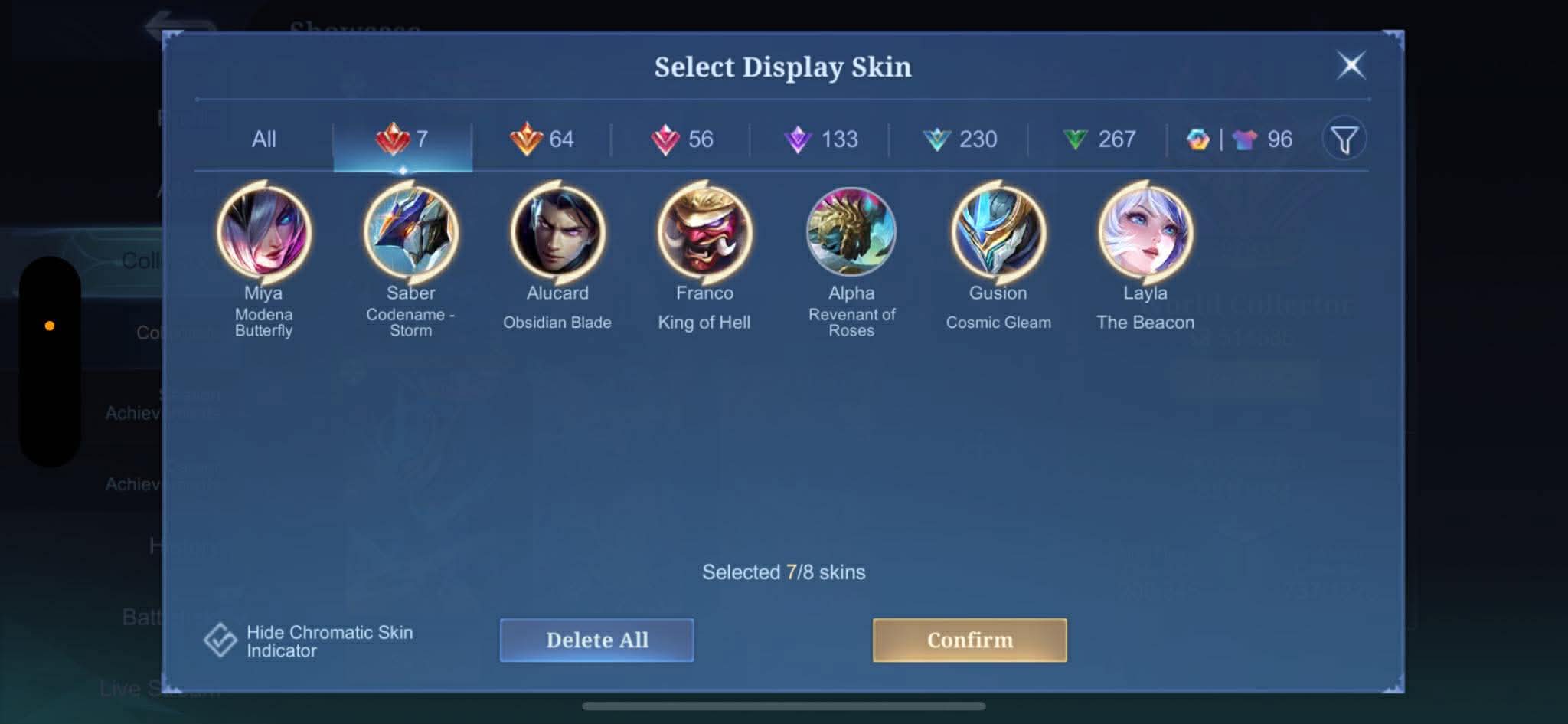Pick Layla The Beacon skin
The height and width of the screenshot is (724, 1568).
click(1145, 232)
